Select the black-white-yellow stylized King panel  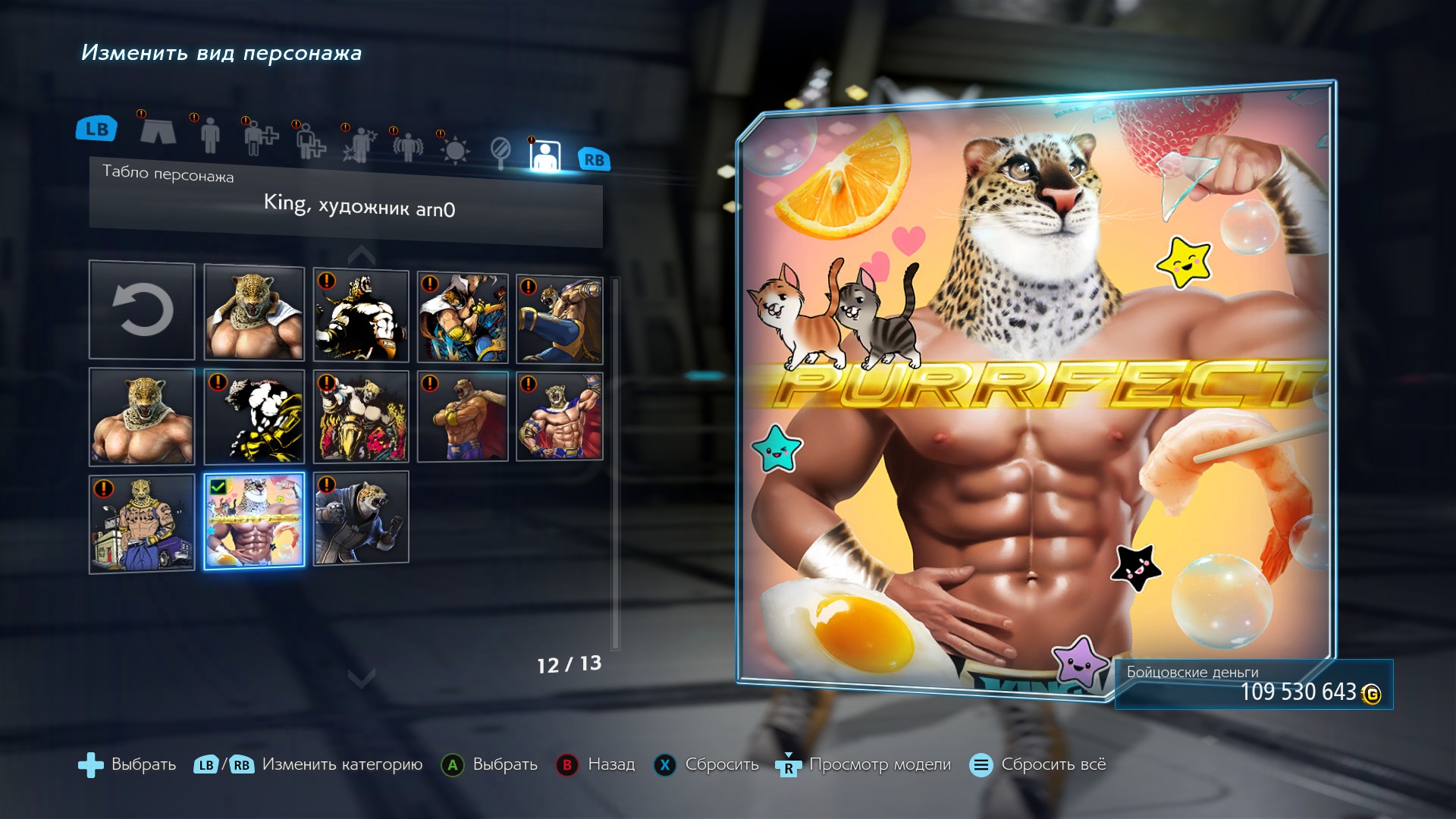(x=254, y=416)
